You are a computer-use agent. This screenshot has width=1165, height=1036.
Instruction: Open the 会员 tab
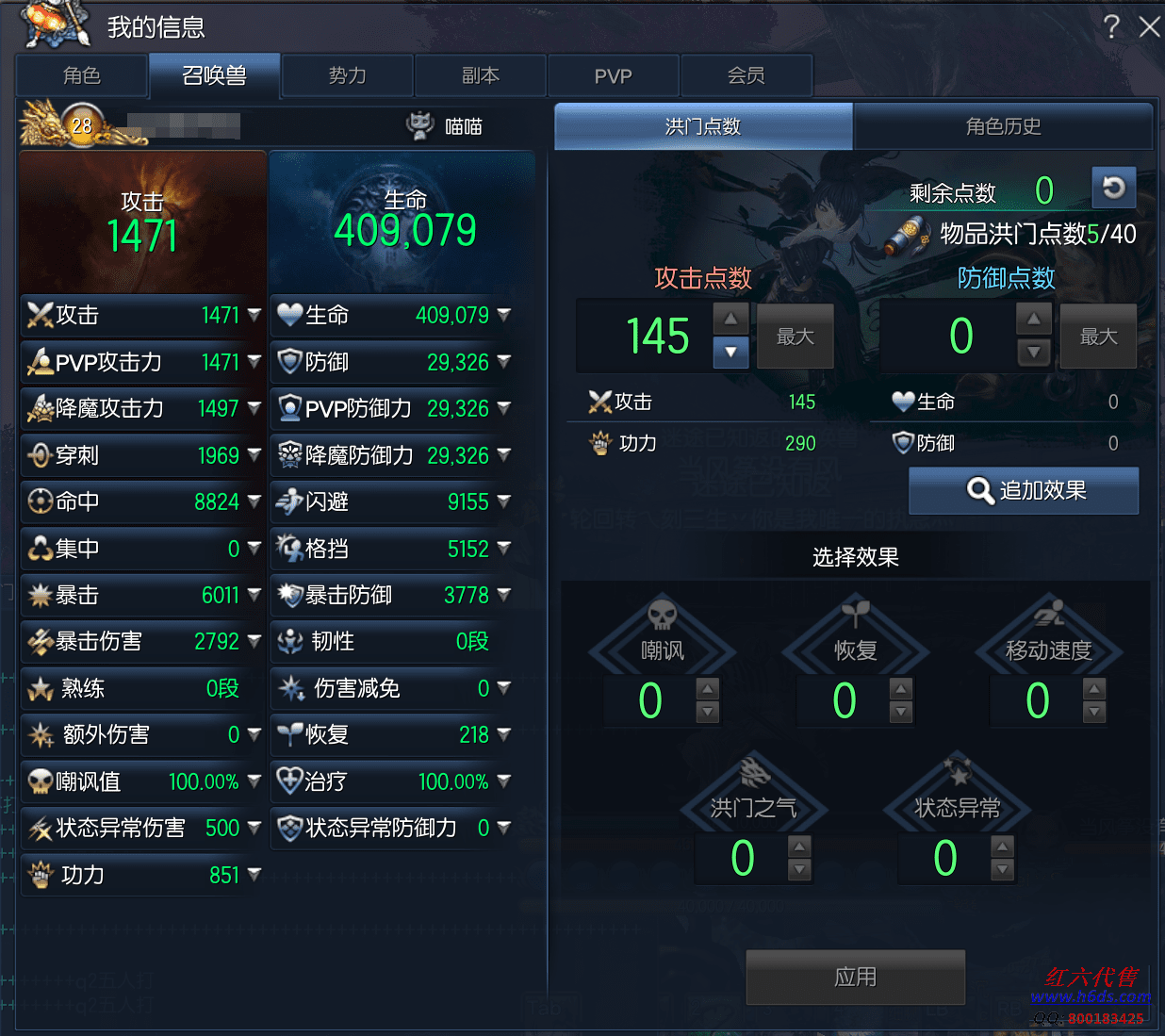(746, 75)
